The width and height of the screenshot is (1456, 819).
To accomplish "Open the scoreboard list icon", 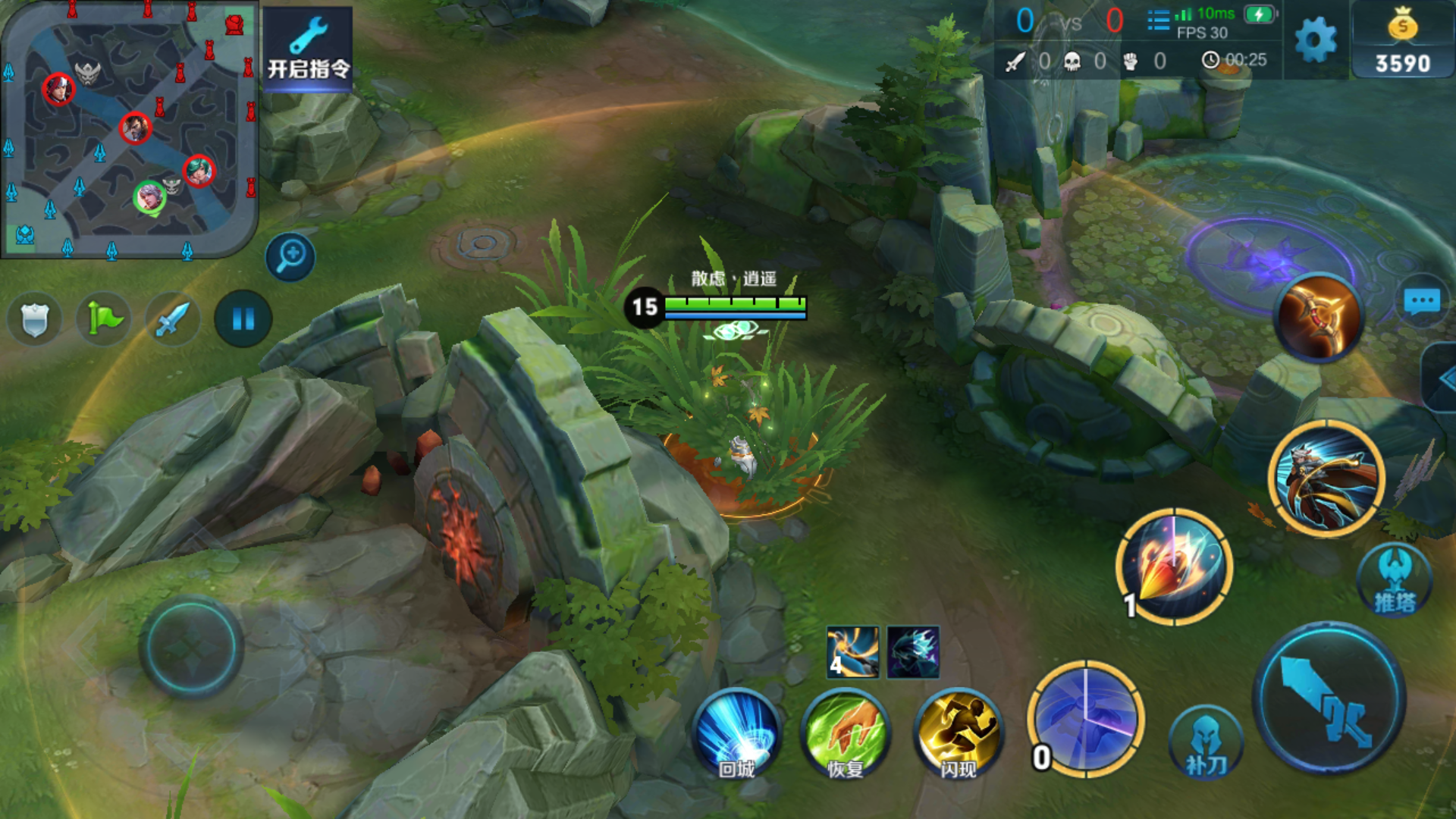I will pyautogui.click(x=1158, y=20).
